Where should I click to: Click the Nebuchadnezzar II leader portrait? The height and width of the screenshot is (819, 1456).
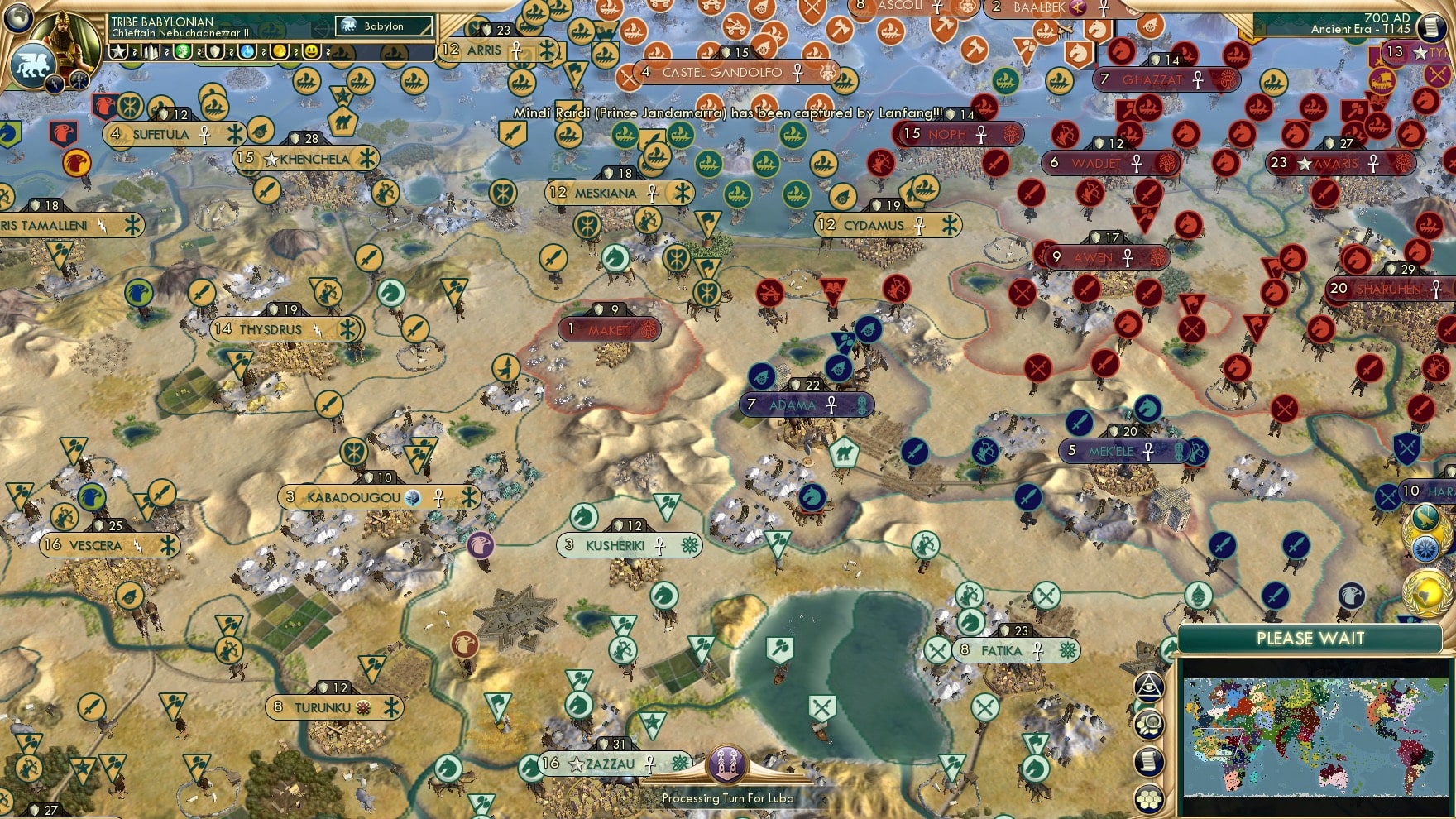point(66,43)
